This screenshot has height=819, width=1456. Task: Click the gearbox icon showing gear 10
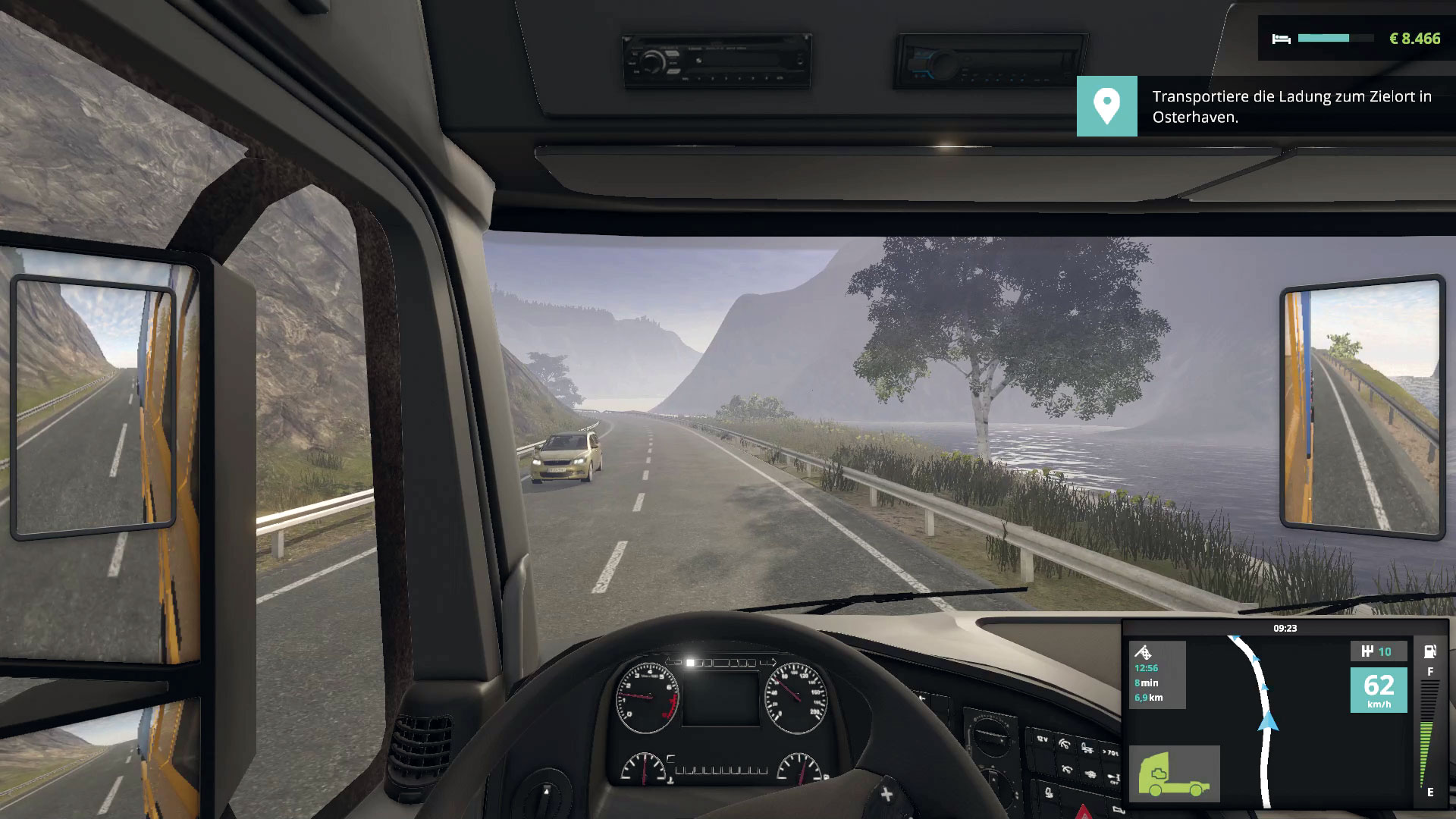(1379, 651)
